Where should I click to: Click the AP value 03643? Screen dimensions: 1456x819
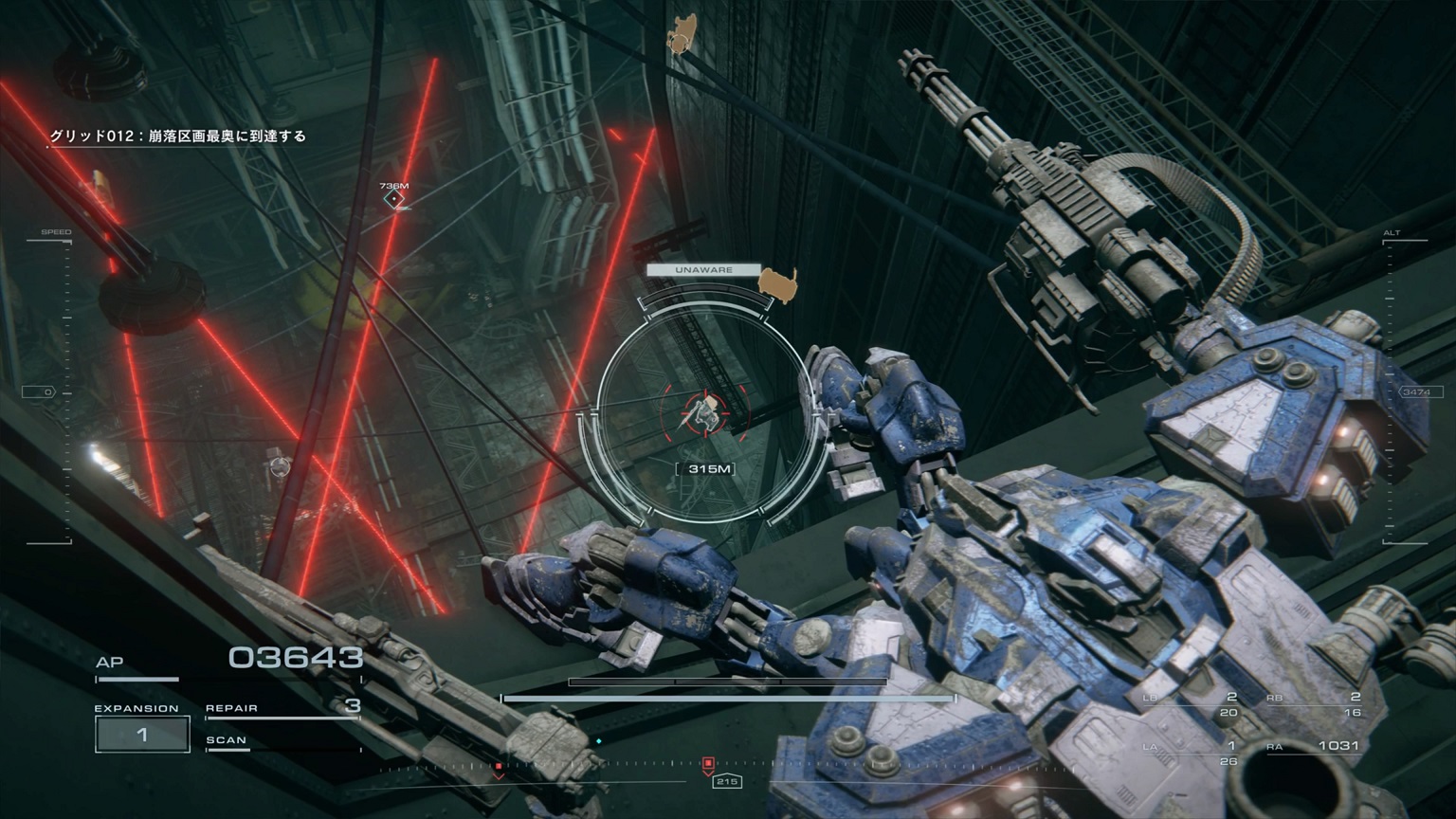[x=297, y=656]
